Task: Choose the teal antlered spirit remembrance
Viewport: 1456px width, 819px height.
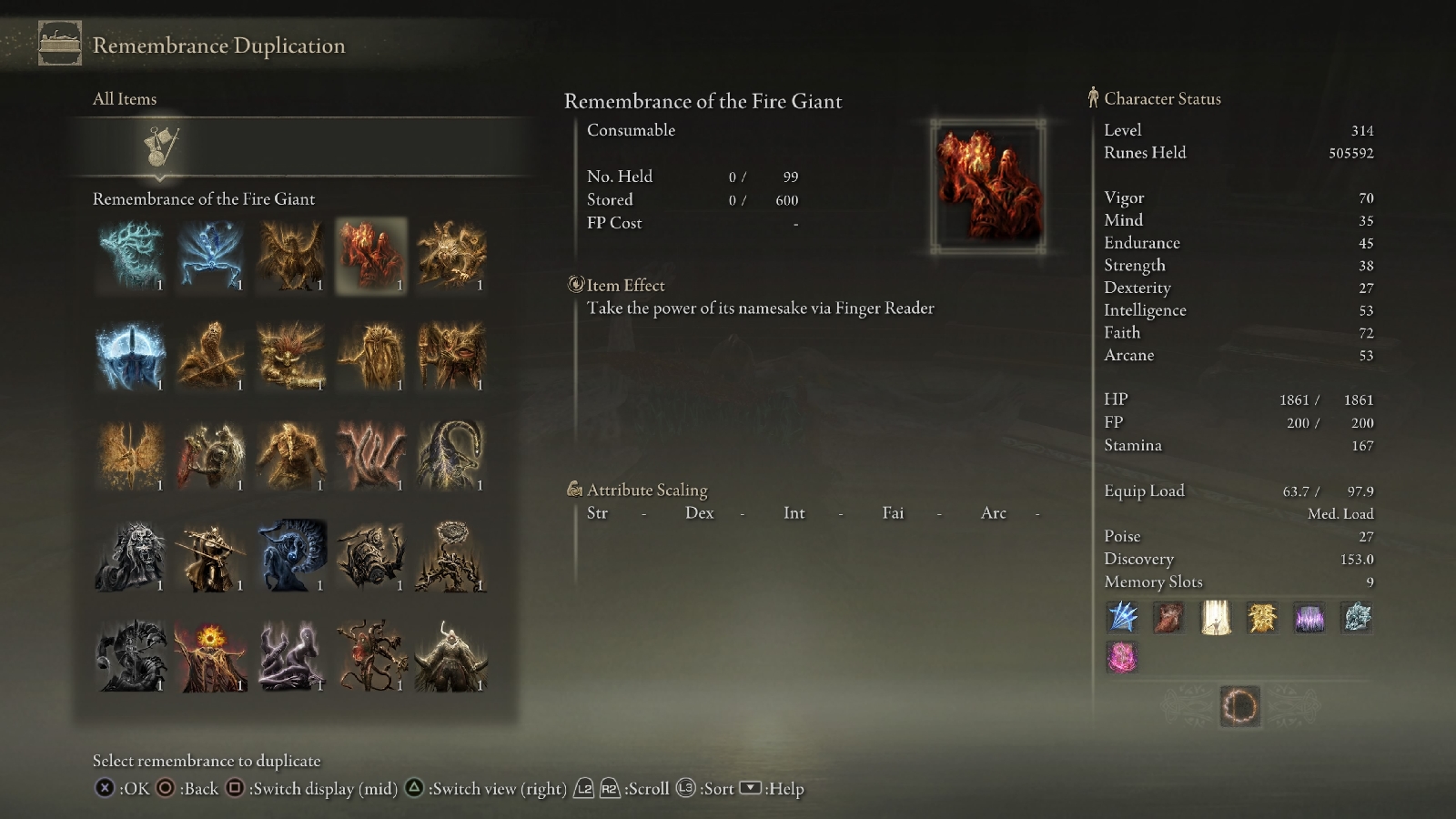Action: coord(130,256)
